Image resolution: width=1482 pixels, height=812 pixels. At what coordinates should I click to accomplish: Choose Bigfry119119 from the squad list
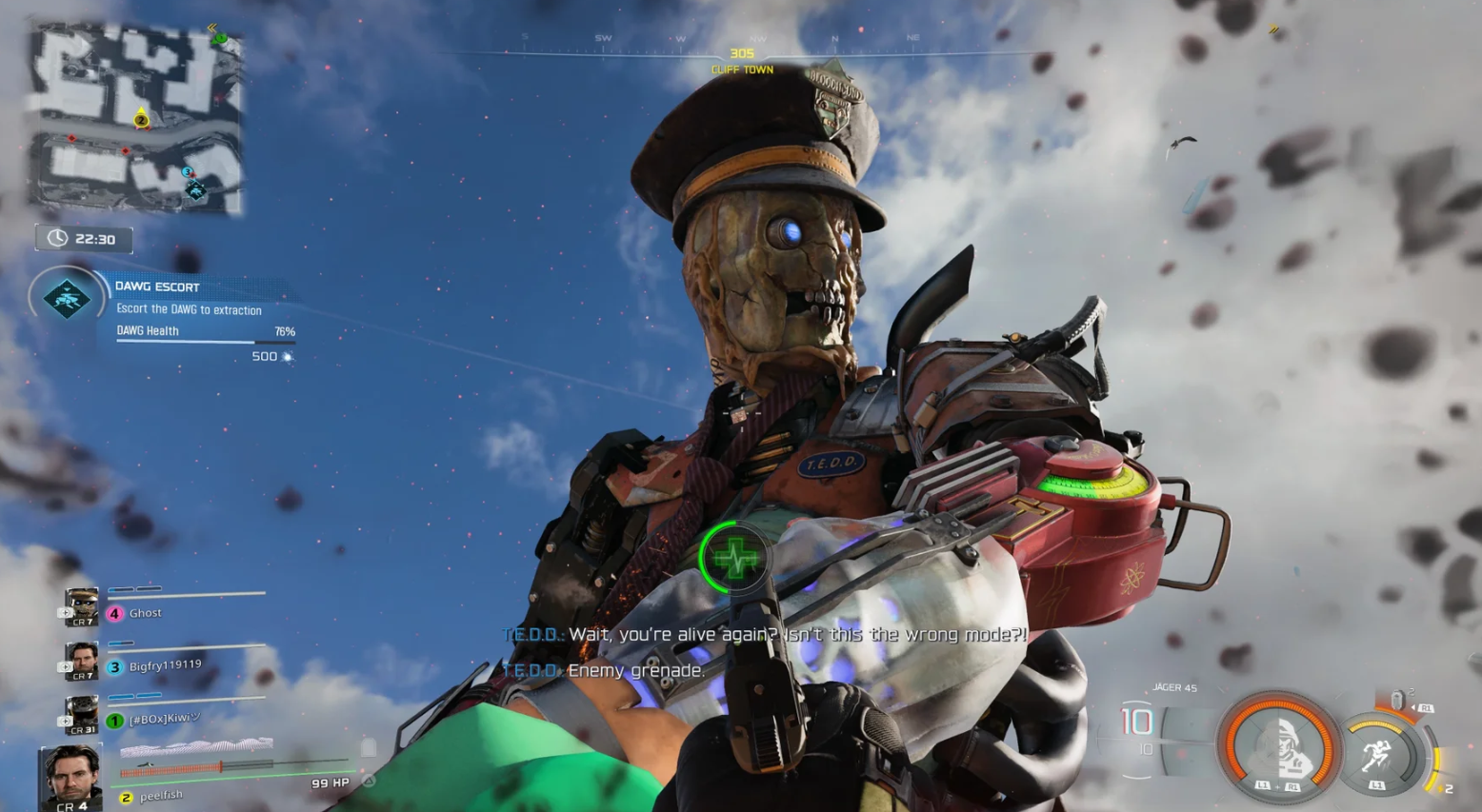164,665
